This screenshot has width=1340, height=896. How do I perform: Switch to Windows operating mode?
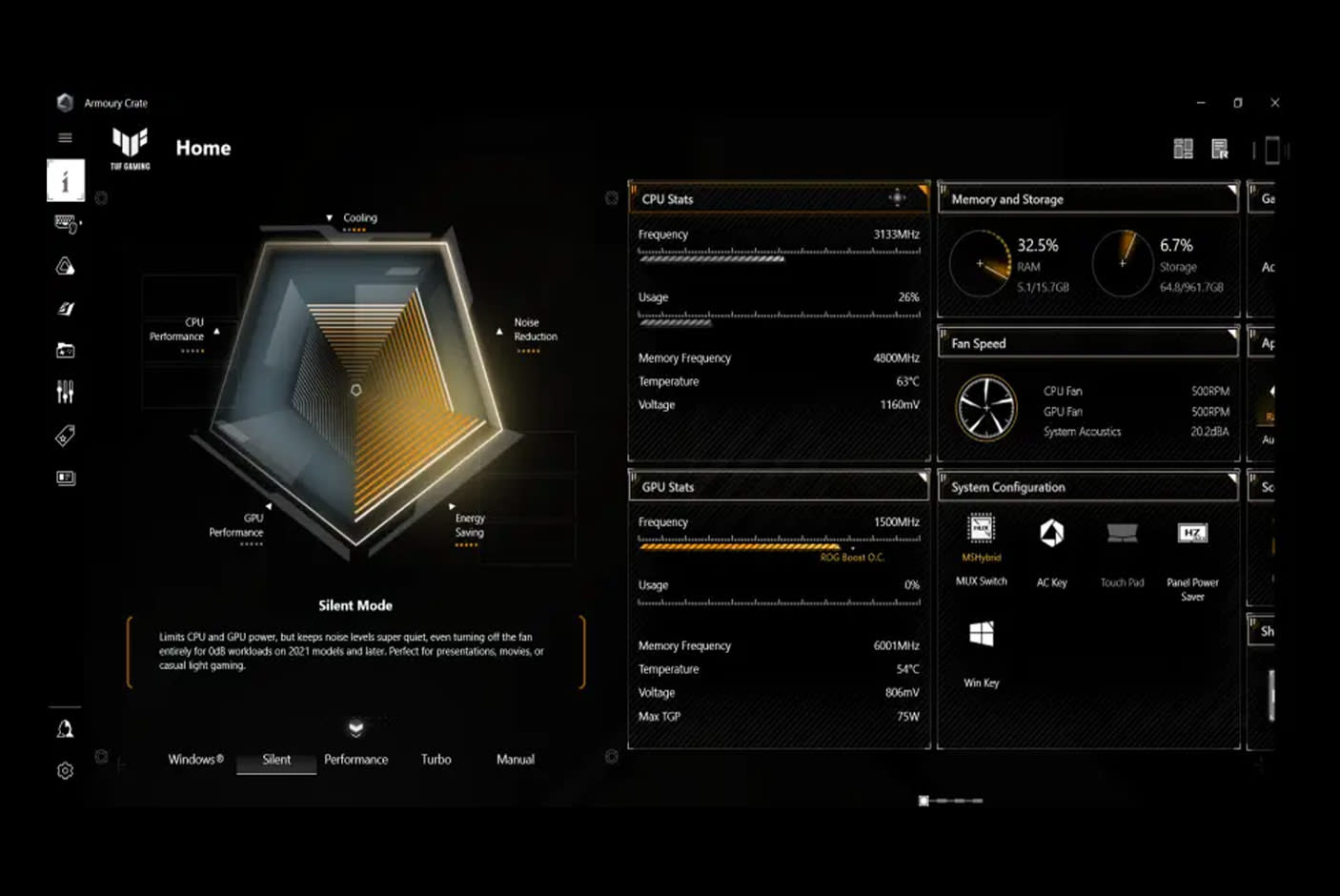[x=195, y=759]
